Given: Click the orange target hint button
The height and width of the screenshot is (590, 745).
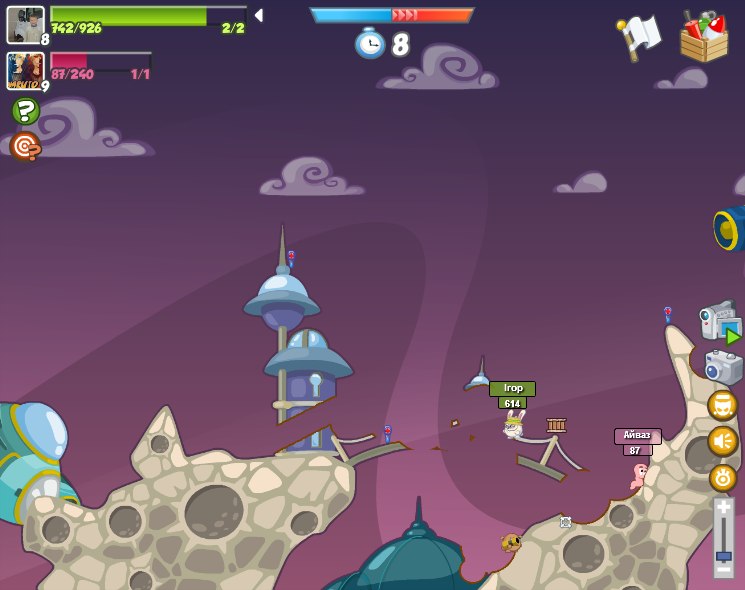Looking at the screenshot, I should coord(25,147).
